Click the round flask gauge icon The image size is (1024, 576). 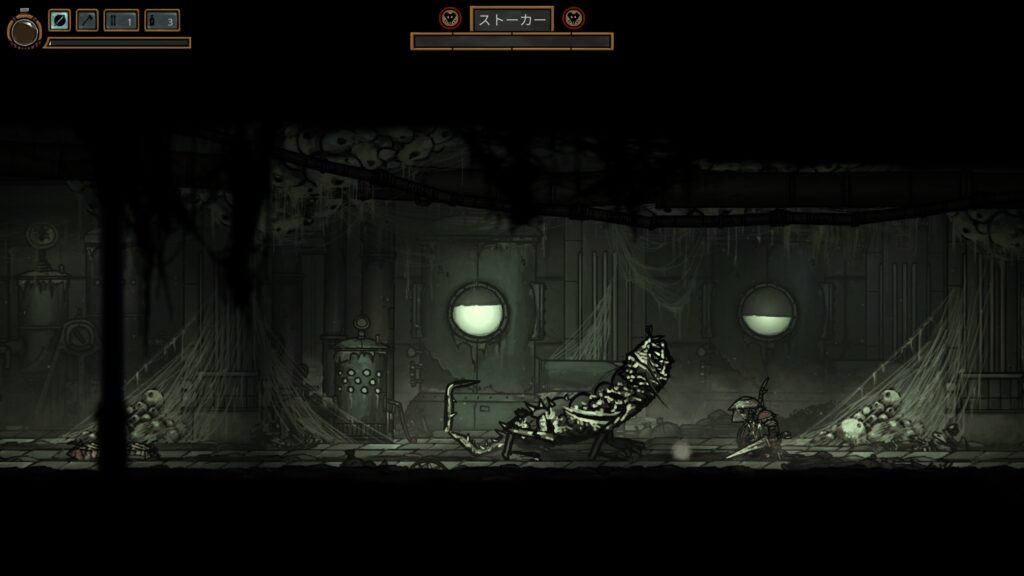pyautogui.click(x=24, y=30)
